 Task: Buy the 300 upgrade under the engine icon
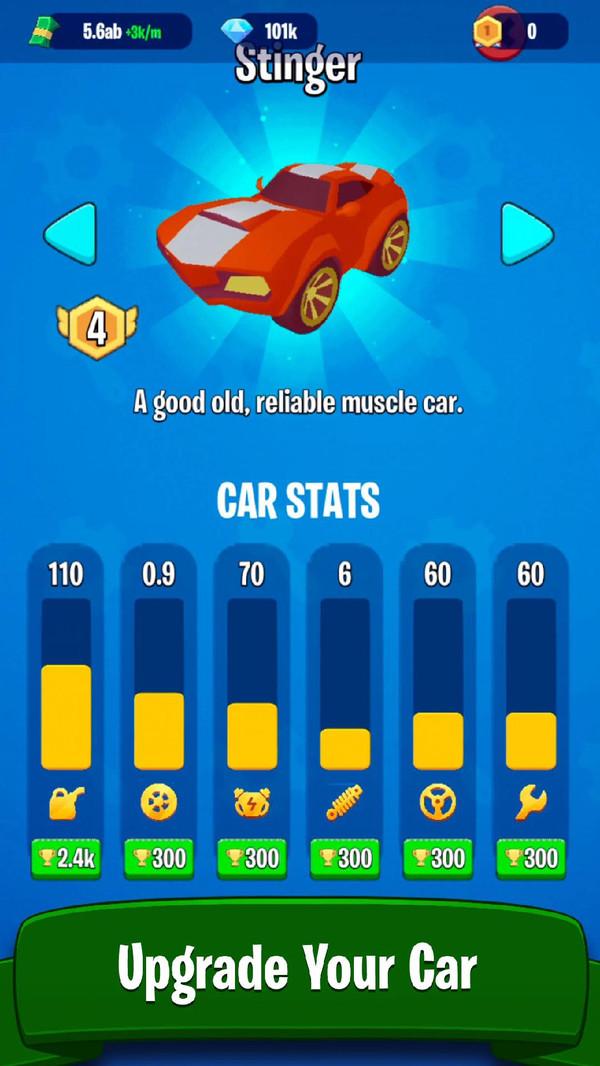[252, 858]
